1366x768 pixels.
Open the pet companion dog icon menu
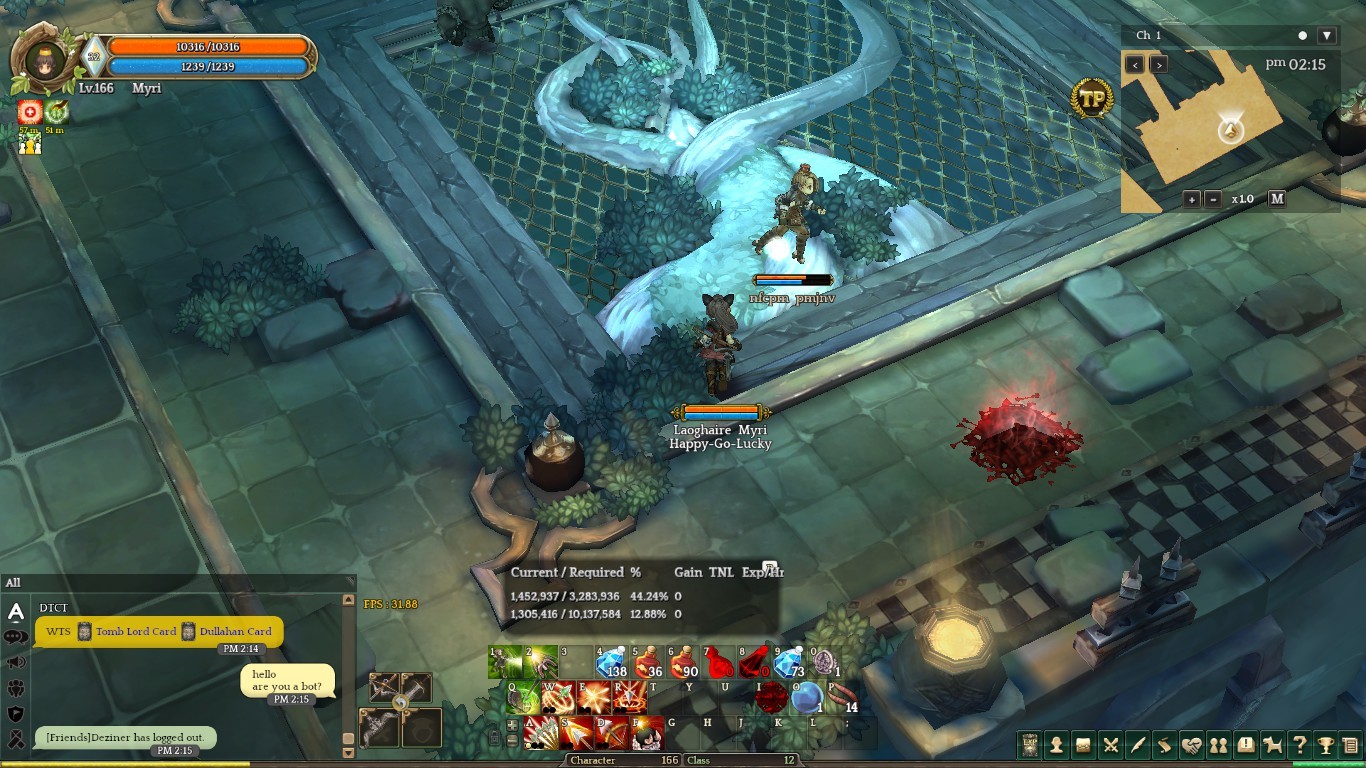pyautogui.click(x=1272, y=745)
